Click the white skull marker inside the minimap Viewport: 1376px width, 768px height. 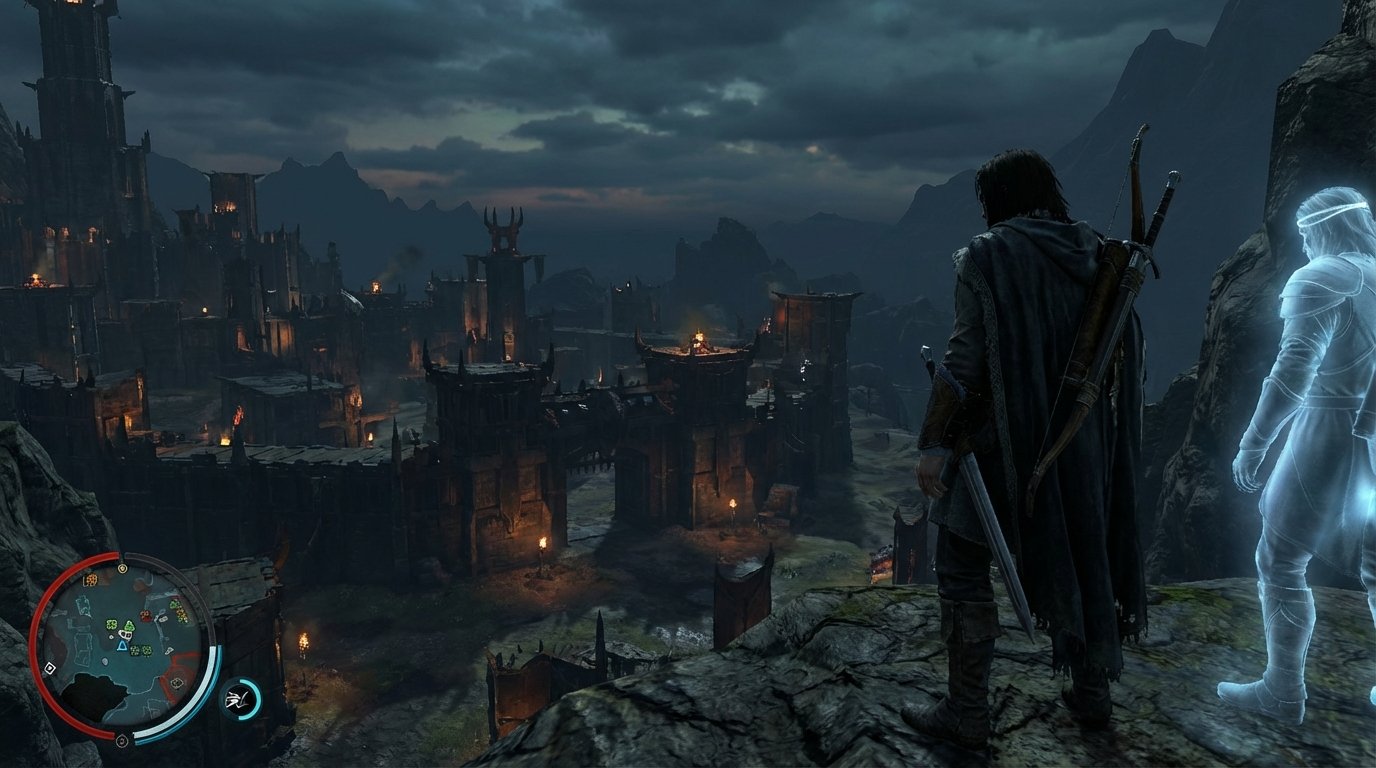[x=125, y=634]
